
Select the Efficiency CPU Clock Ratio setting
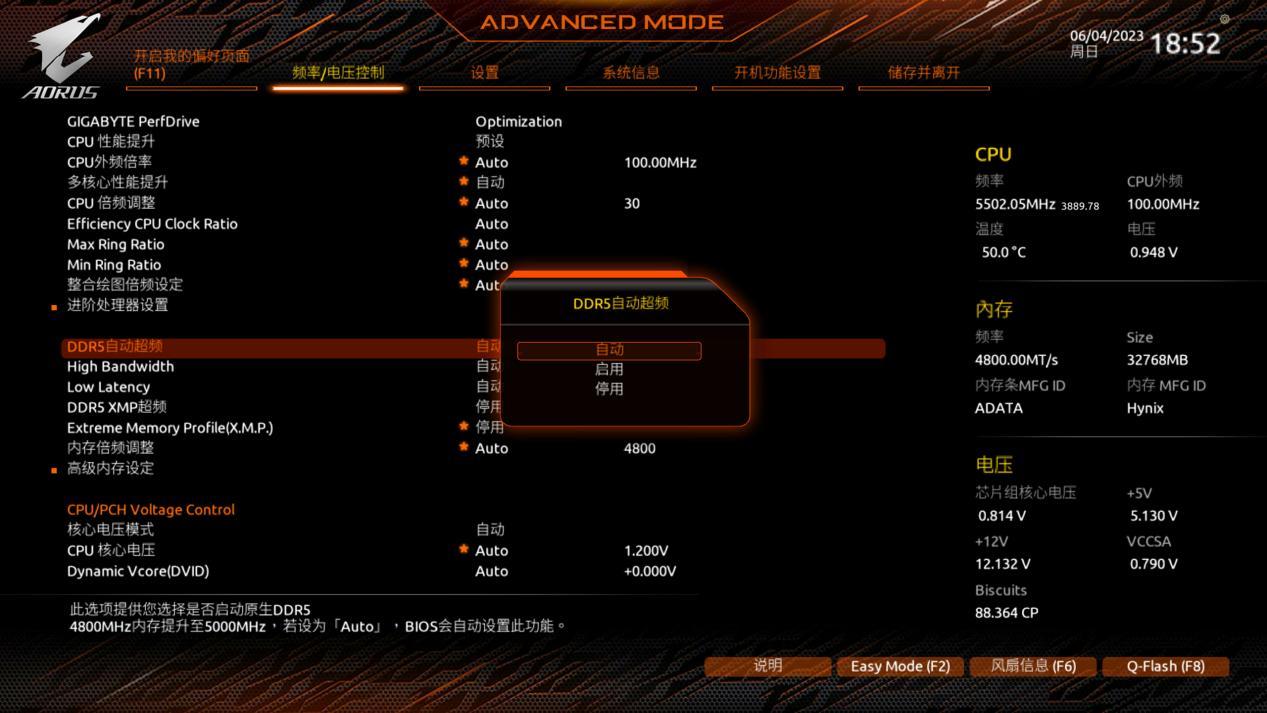point(152,224)
